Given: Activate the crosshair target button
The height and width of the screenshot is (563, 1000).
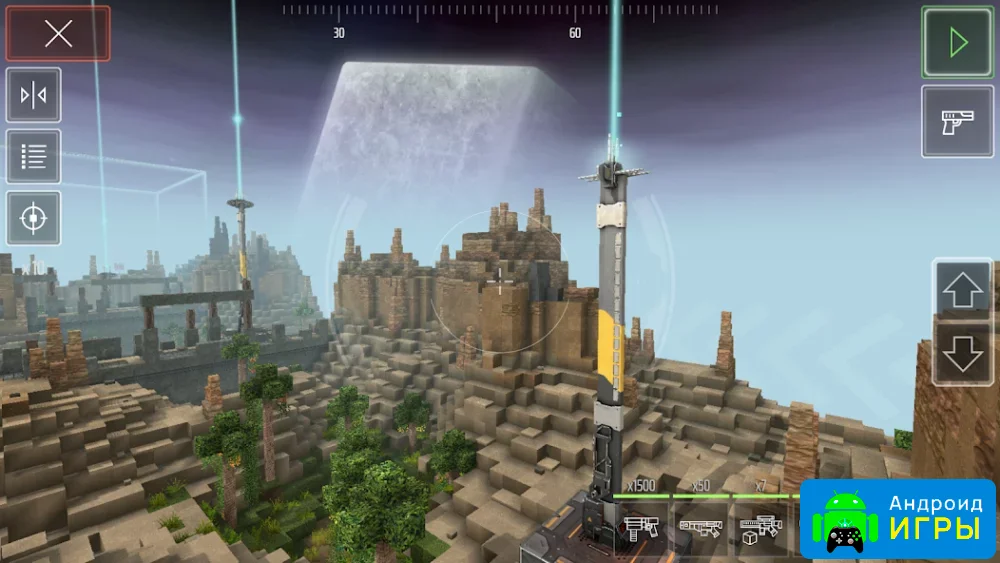Looking at the screenshot, I should click(34, 218).
